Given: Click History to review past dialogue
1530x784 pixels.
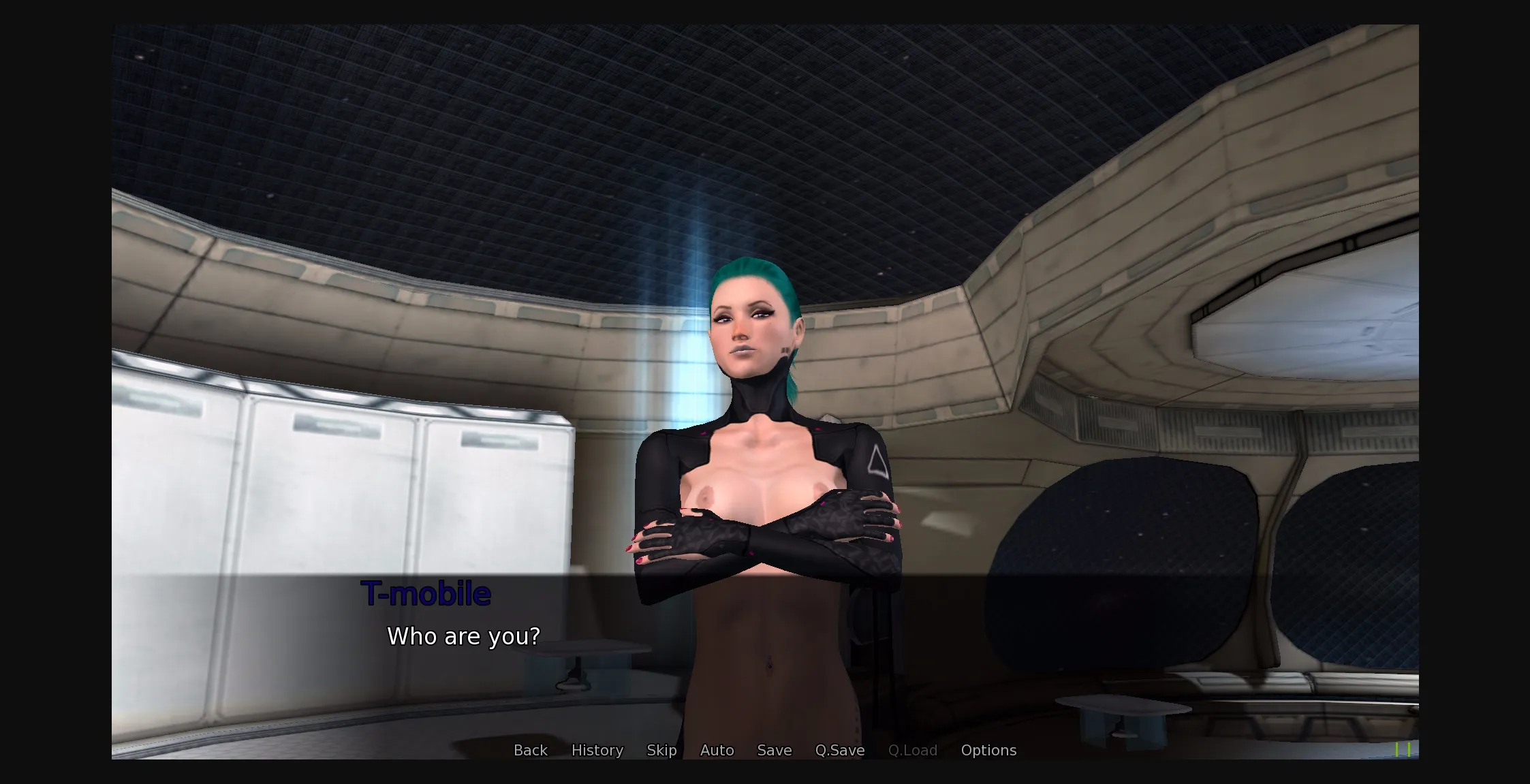Looking at the screenshot, I should click(597, 750).
